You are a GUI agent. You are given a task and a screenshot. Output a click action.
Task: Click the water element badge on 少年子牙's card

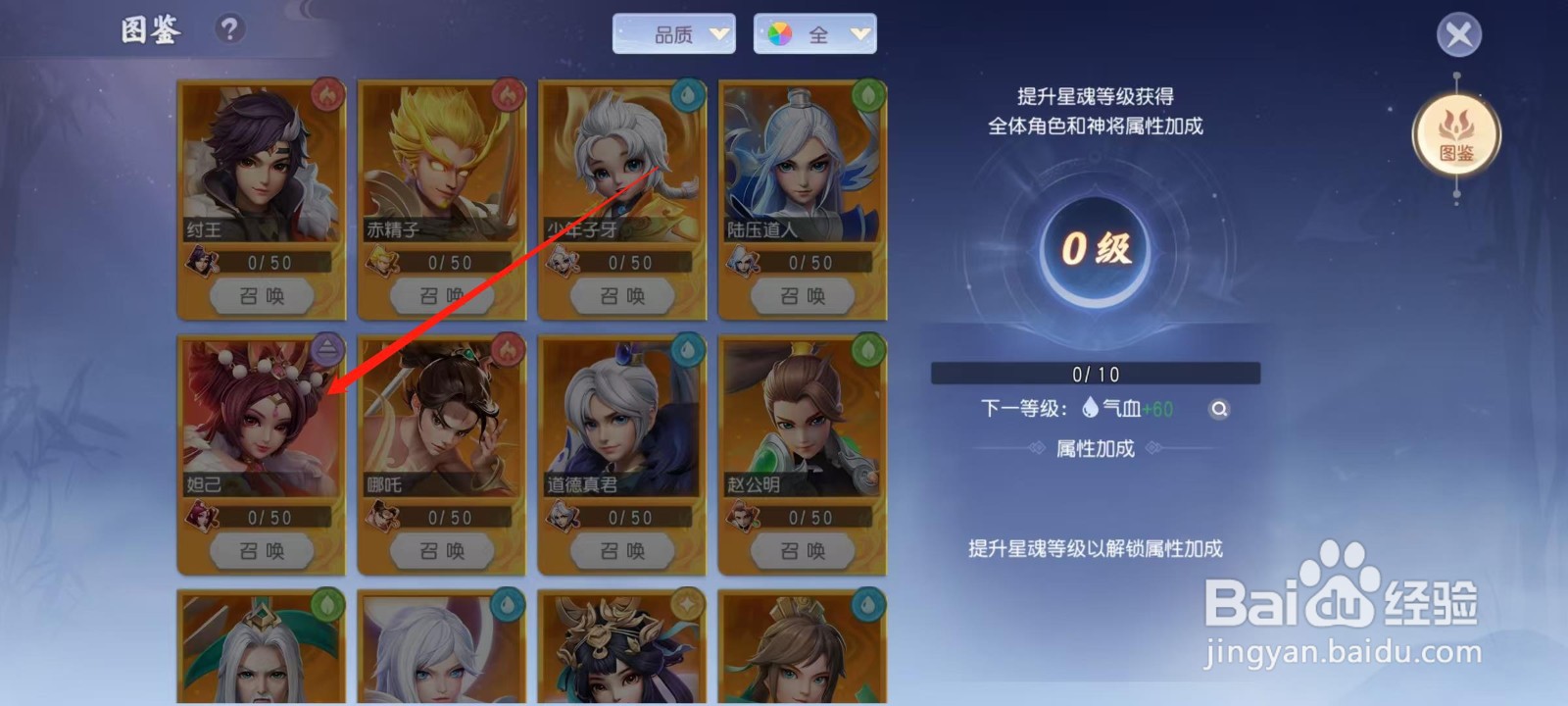click(x=688, y=94)
